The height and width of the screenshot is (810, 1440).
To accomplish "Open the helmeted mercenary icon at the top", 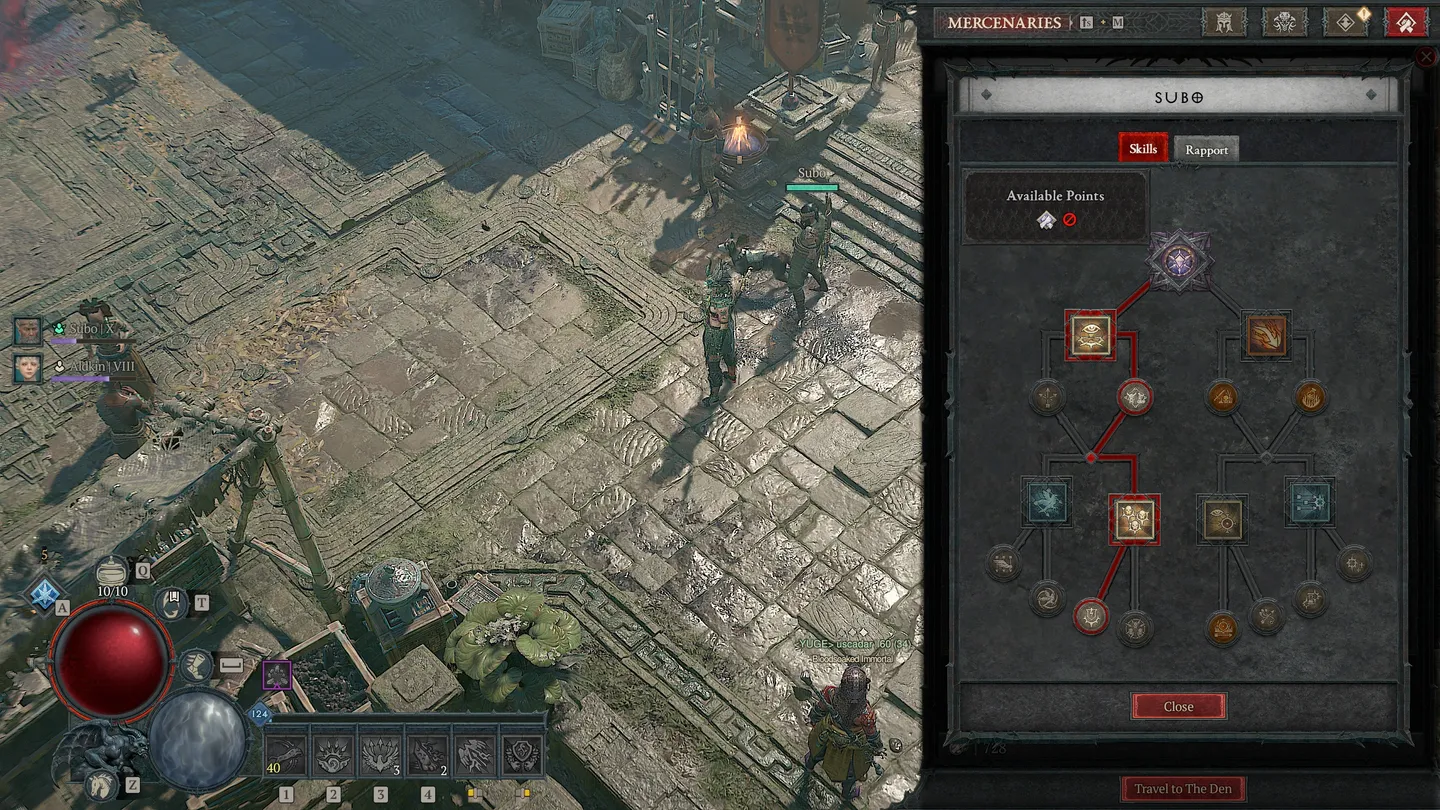I will 1224,22.
